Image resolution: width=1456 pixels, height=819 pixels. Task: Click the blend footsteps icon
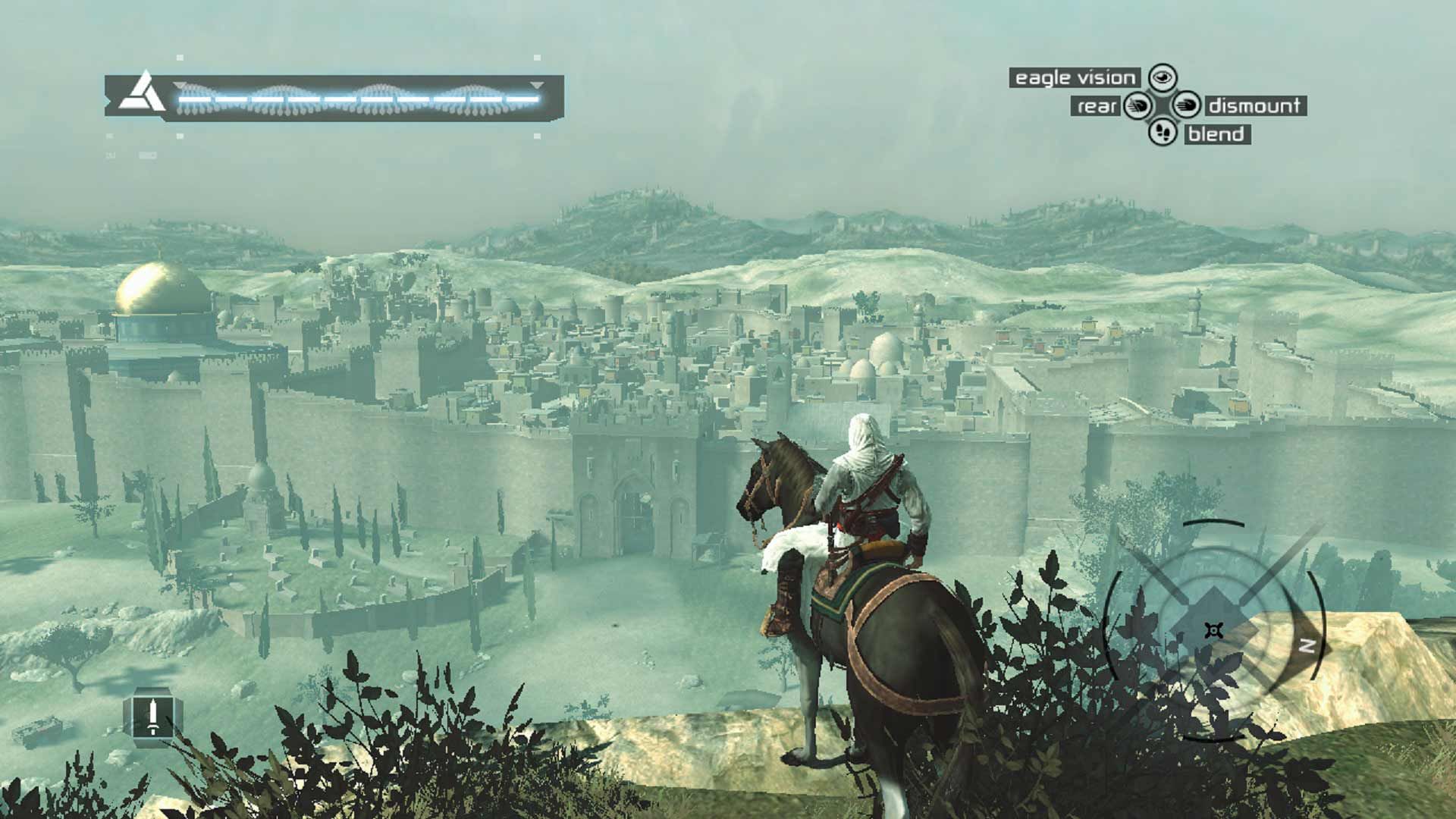coord(1163,133)
